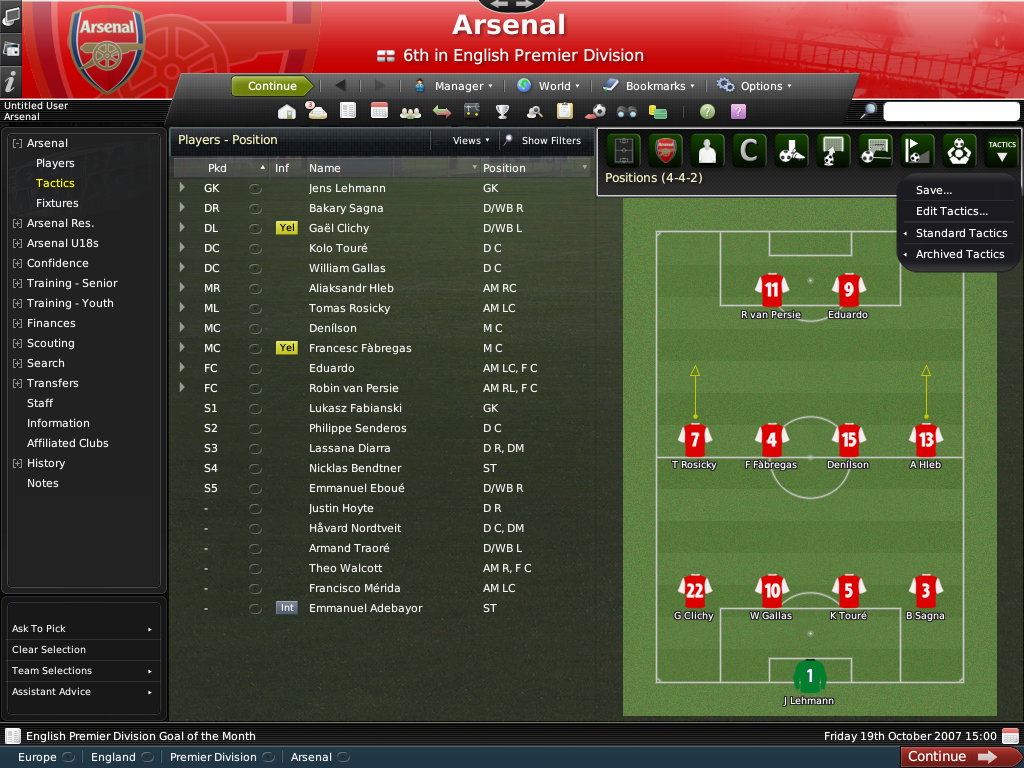The width and height of the screenshot is (1024, 768).
Task: Sort the list by the Position column
Action: [x=504, y=168]
